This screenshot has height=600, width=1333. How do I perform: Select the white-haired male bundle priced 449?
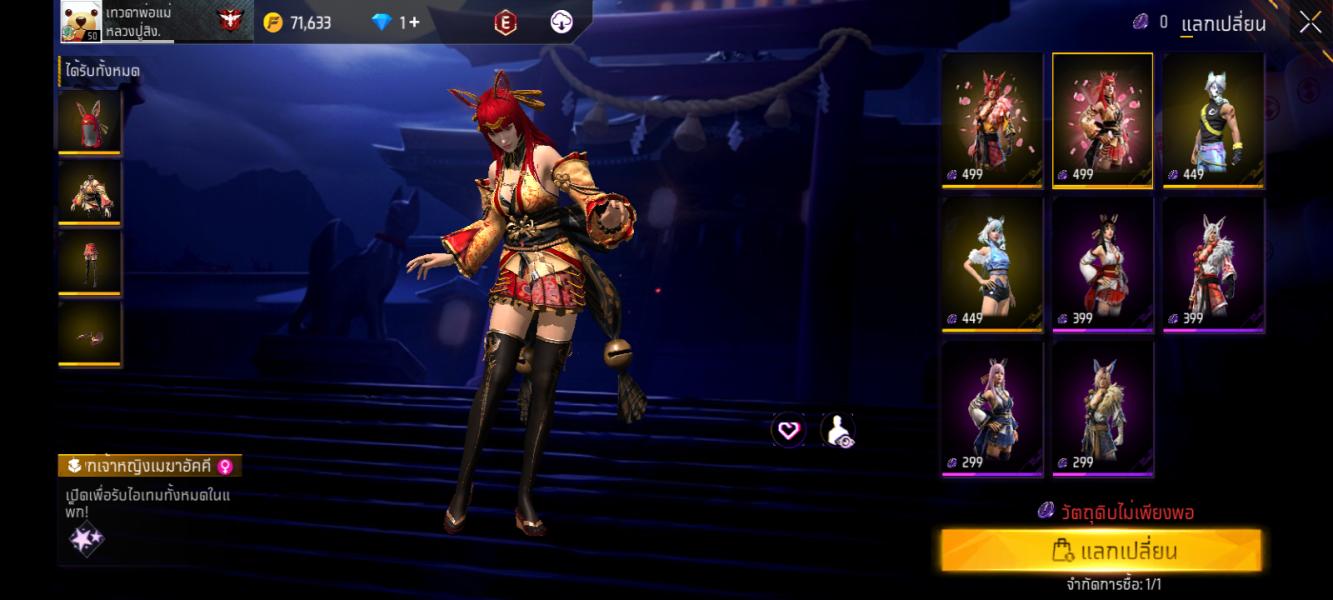tap(1213, 120)
